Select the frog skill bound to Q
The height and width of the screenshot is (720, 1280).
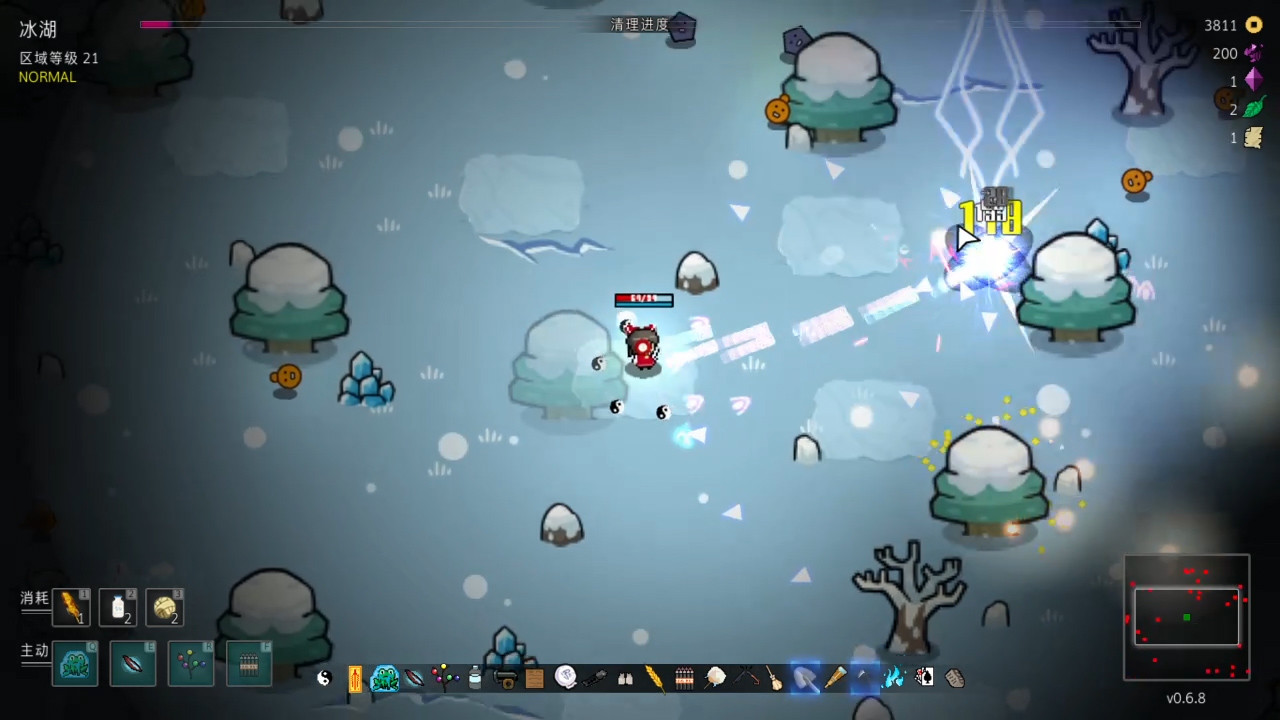pyautogui.click(x=75, y=663)
